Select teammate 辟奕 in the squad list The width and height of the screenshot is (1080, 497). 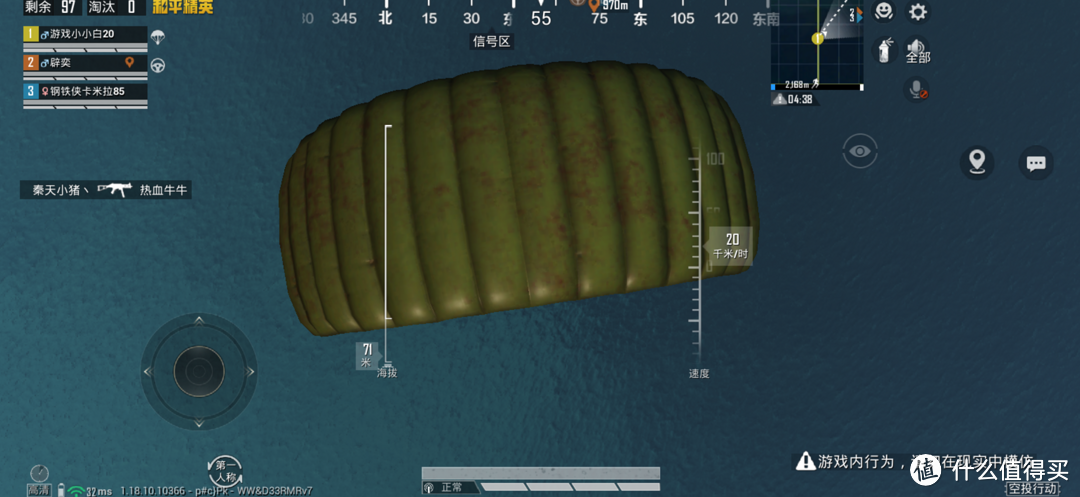point(86,62)
